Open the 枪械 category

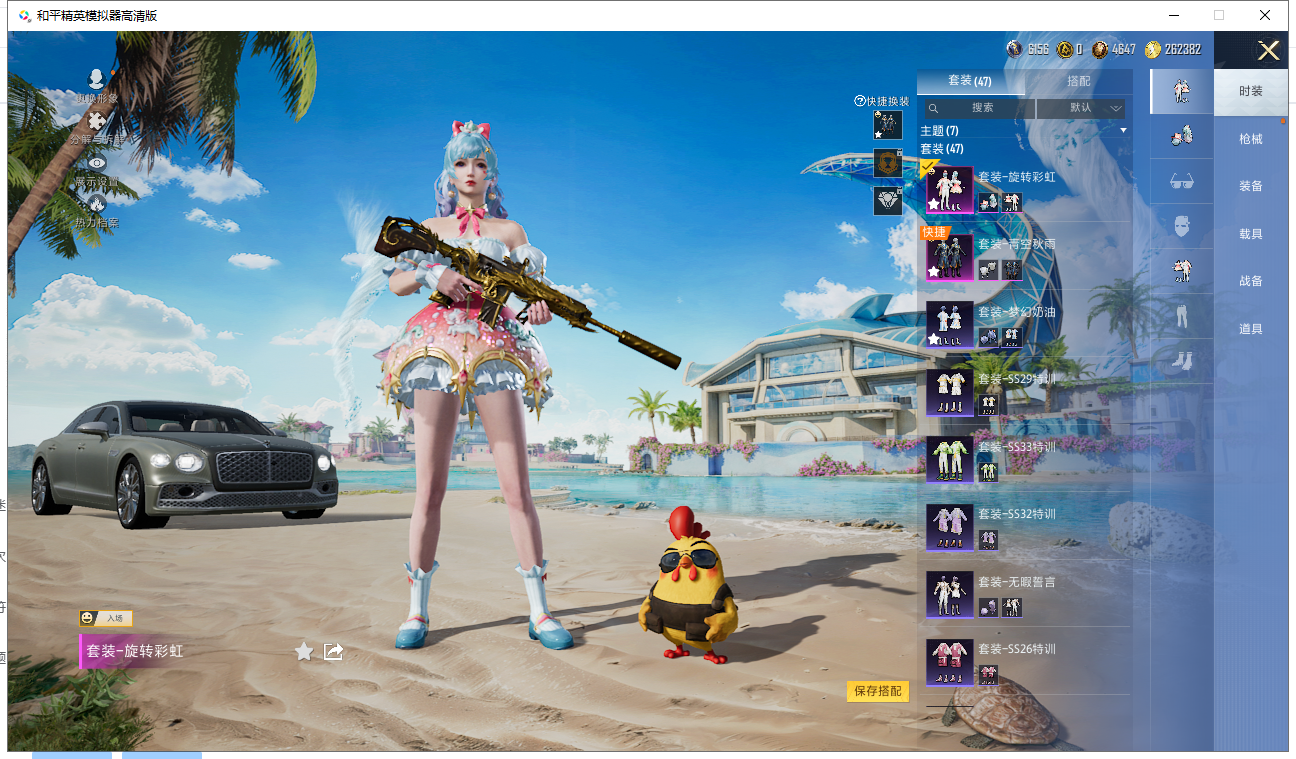tap(1250, 139)
